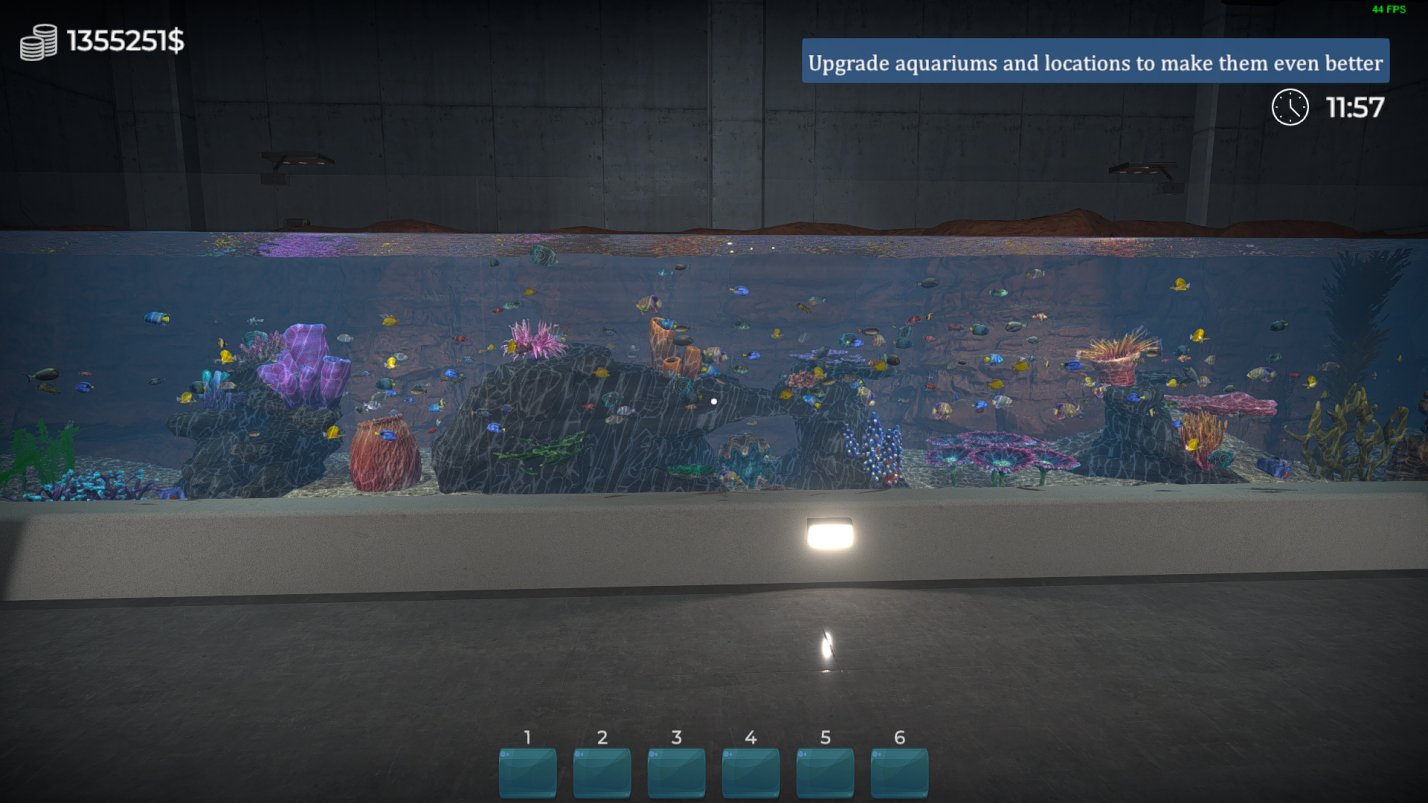
Task: Select hotbar slot 3
Action: pyautogui.click(x=676, y=771)
